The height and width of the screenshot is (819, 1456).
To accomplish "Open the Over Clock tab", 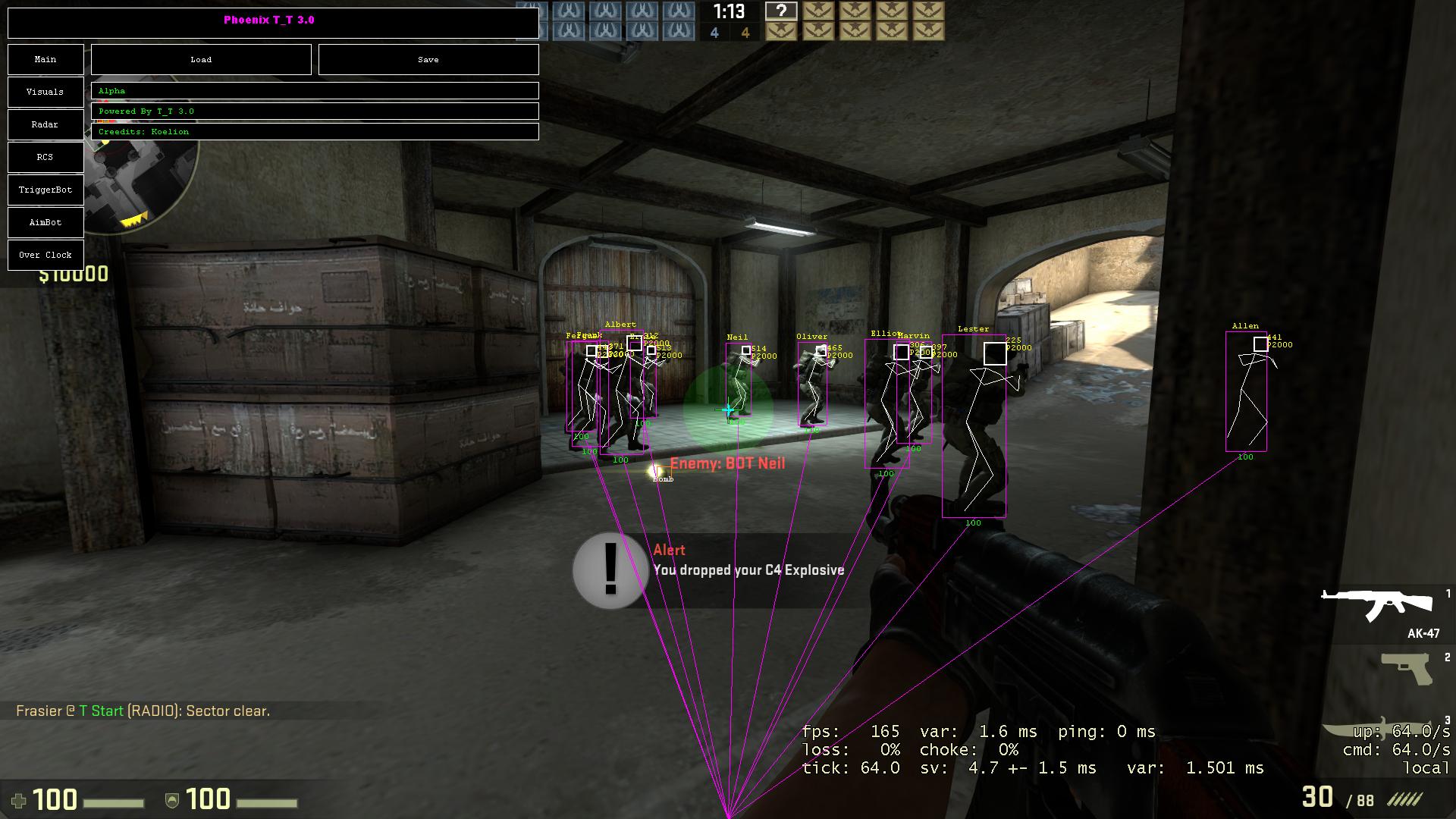I will click(45, 255).
